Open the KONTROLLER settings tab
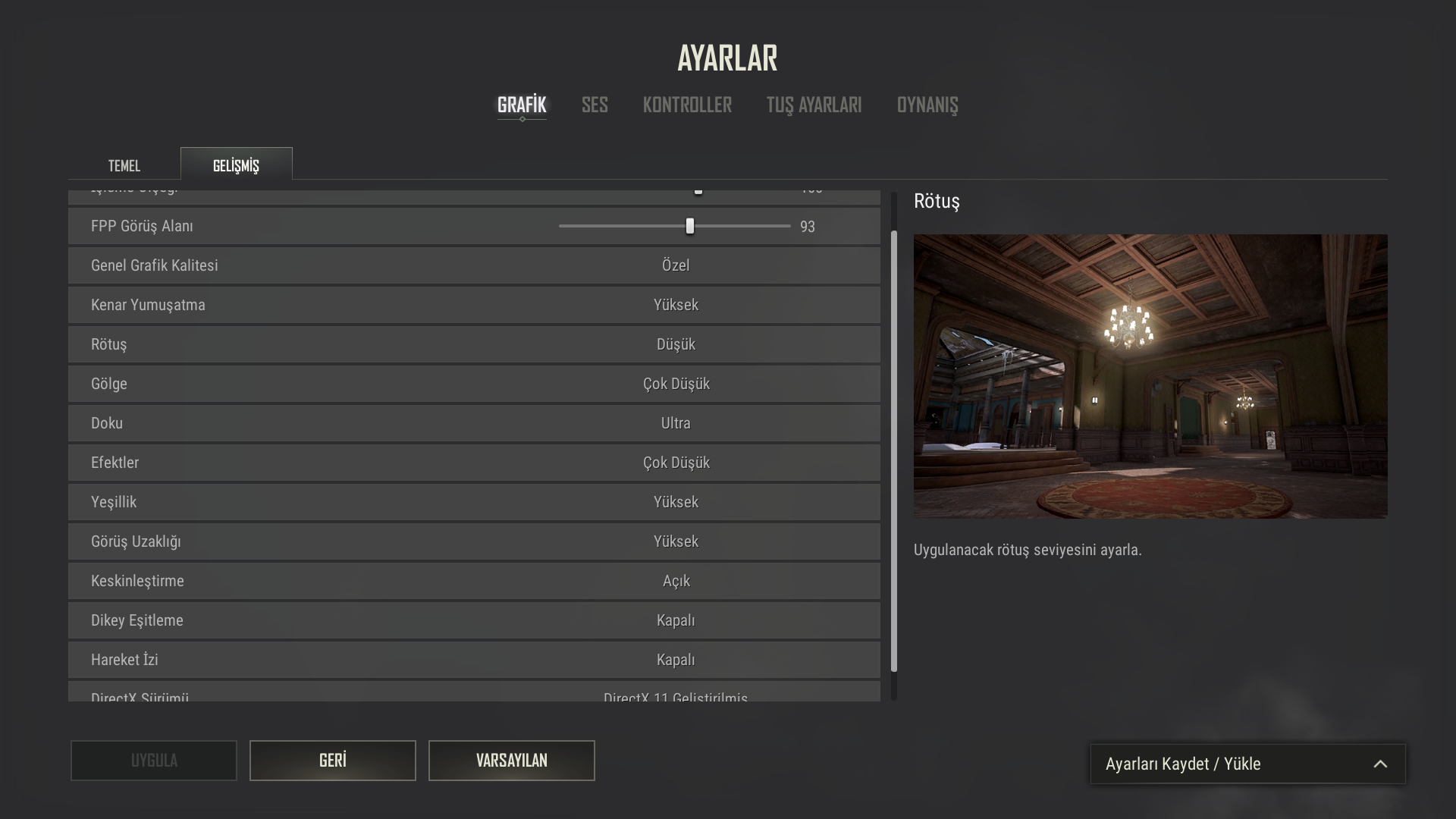 tap(686, 105)
